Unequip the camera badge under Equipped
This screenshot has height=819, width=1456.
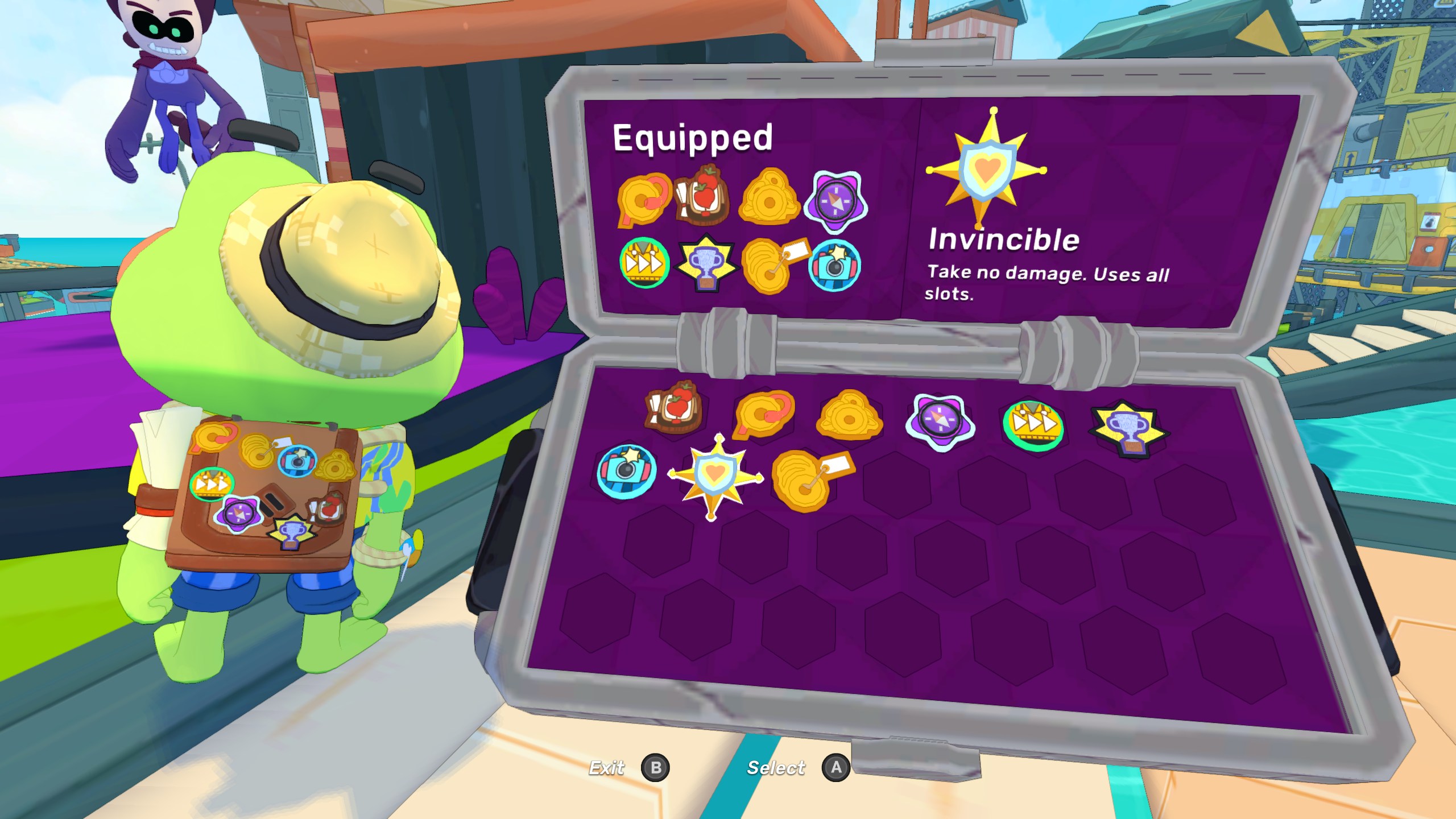coord(834,266)
